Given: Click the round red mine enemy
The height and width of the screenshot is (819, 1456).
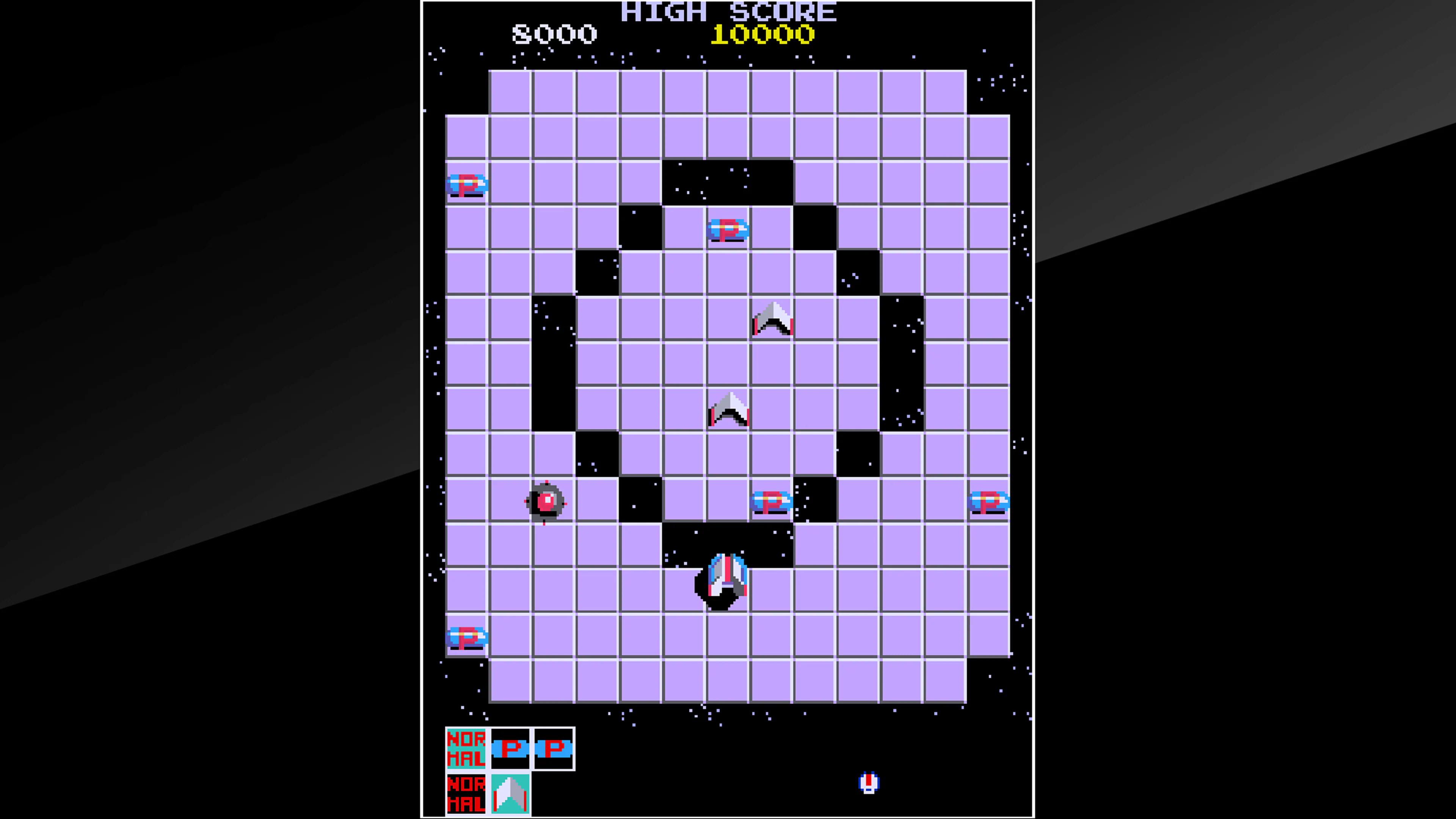Looking at the screenshot, I should [546, 502].
